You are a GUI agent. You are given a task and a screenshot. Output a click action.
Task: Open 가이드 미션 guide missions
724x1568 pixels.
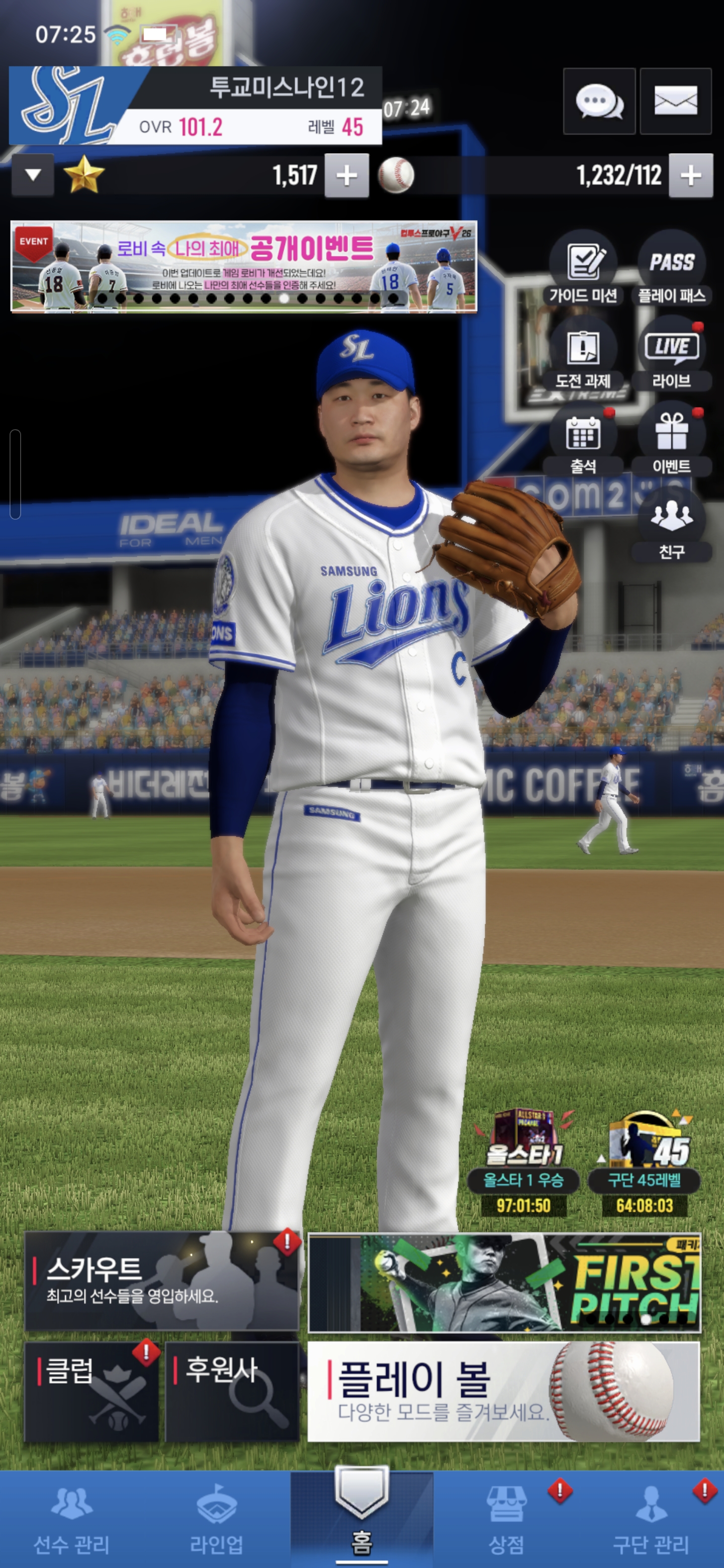583,268
